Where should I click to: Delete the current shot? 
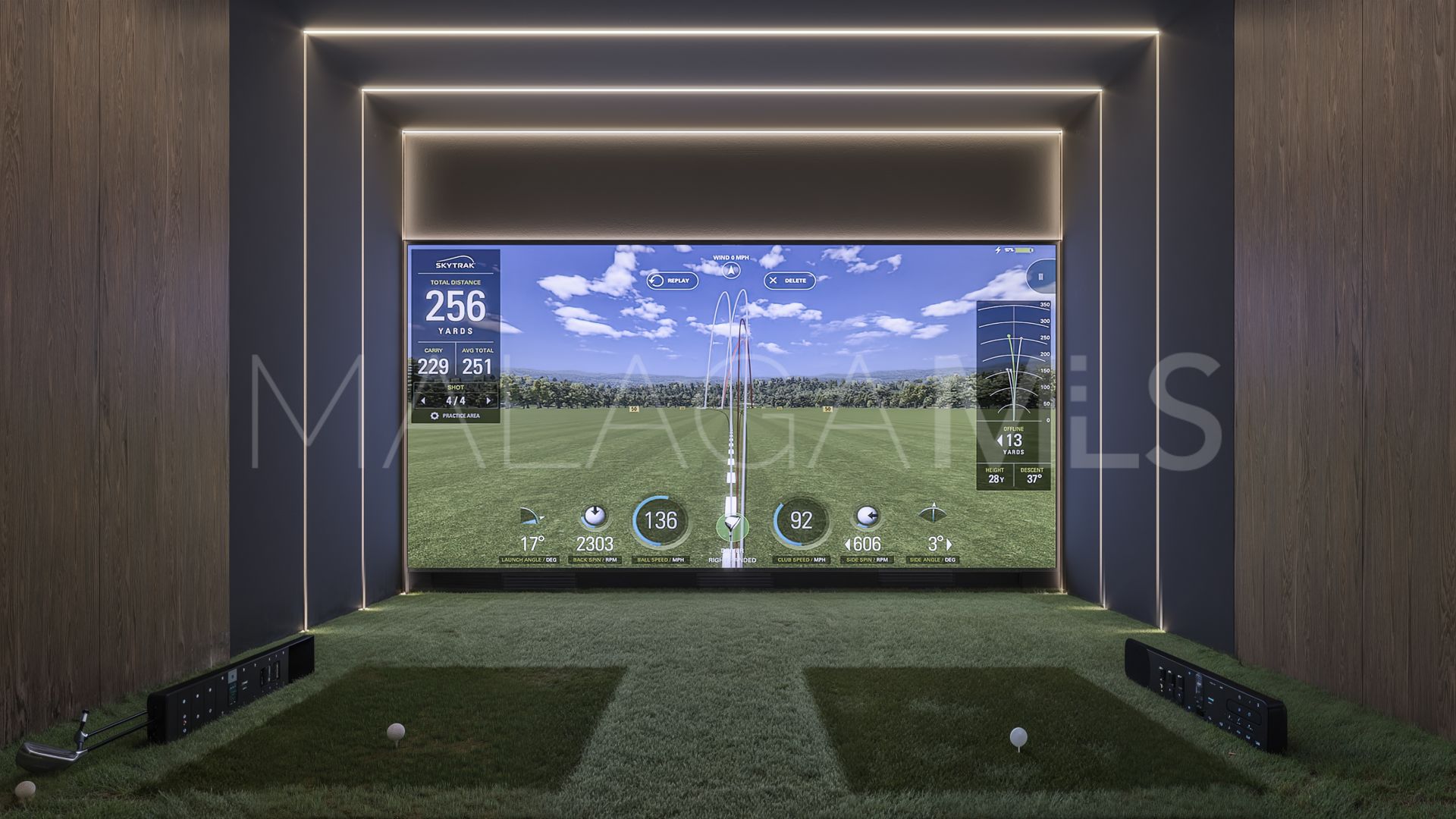click(x=789, y=281)
